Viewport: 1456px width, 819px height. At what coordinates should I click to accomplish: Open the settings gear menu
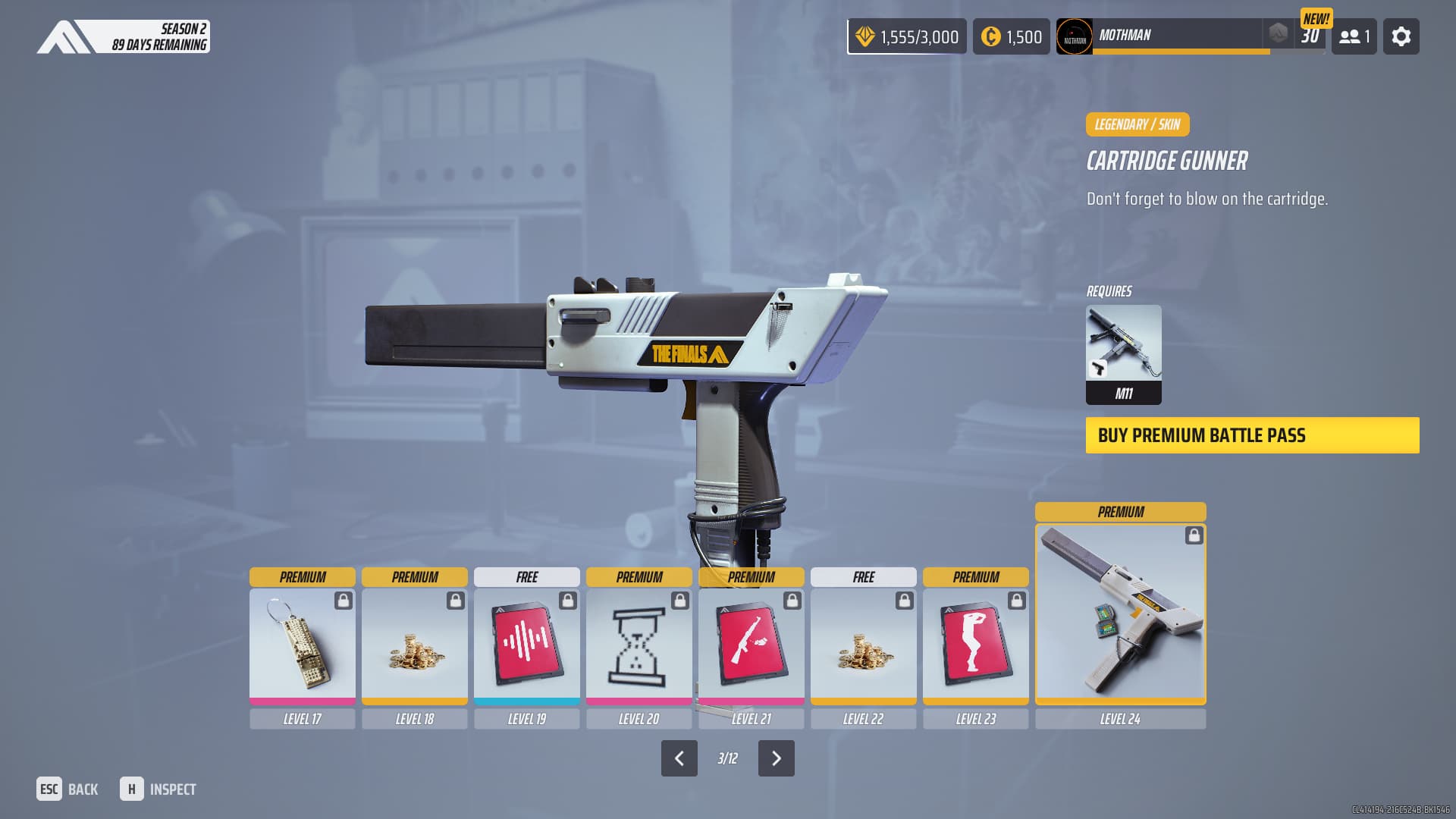(x=1401, y=36)
